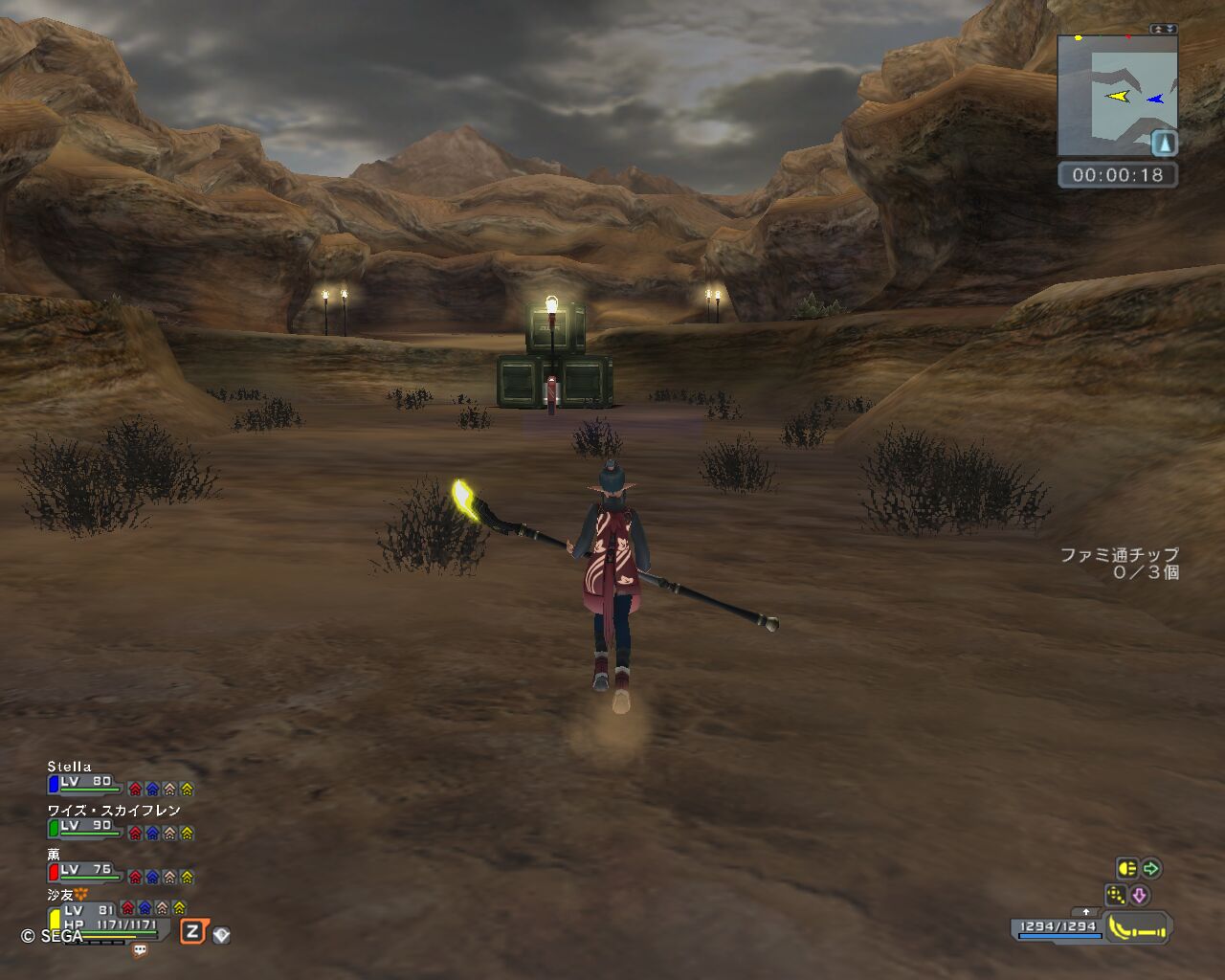Open the chat speech bubble icon
Screen dimensions: 1225x980
pyautogui.click(x=140, y=950)
